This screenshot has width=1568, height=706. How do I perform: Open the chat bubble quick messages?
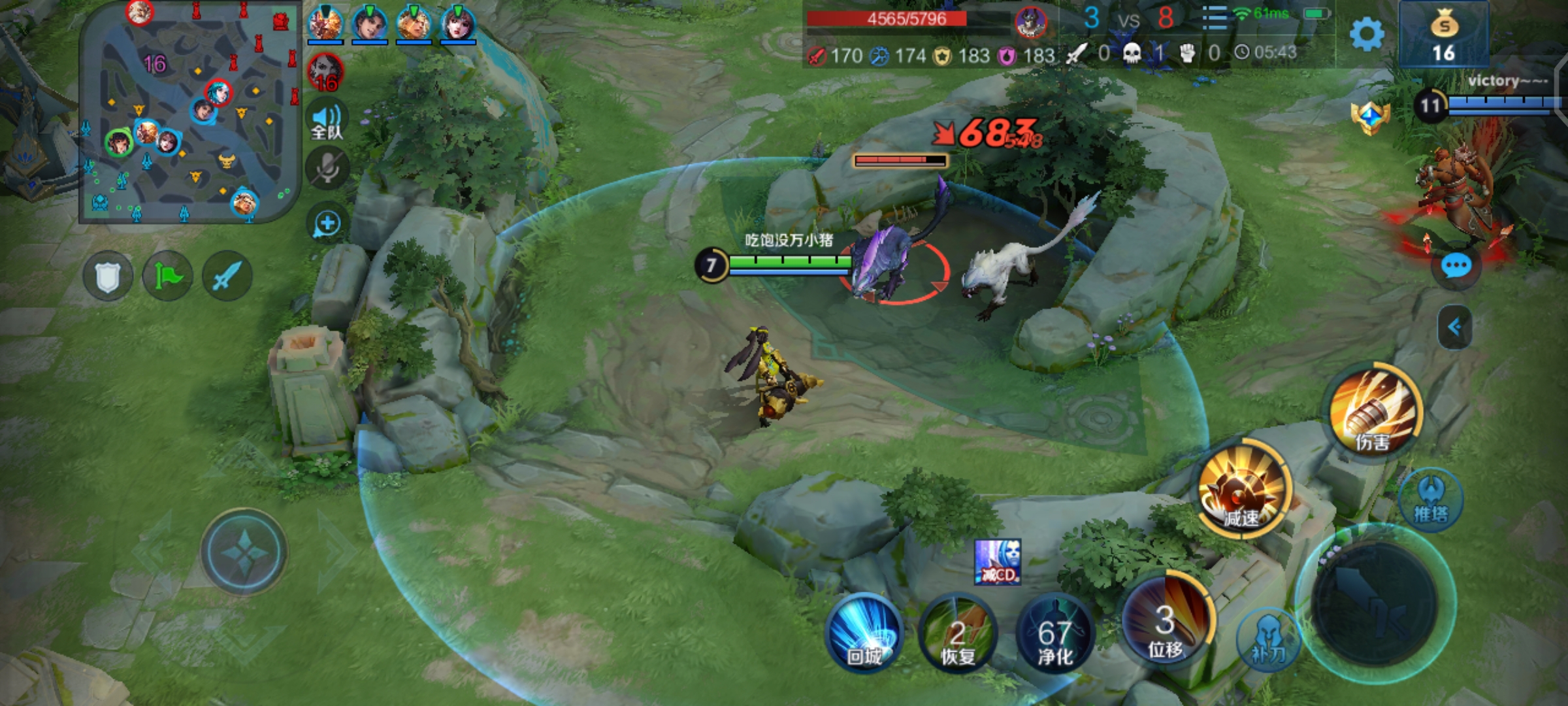click(1456, 267)
